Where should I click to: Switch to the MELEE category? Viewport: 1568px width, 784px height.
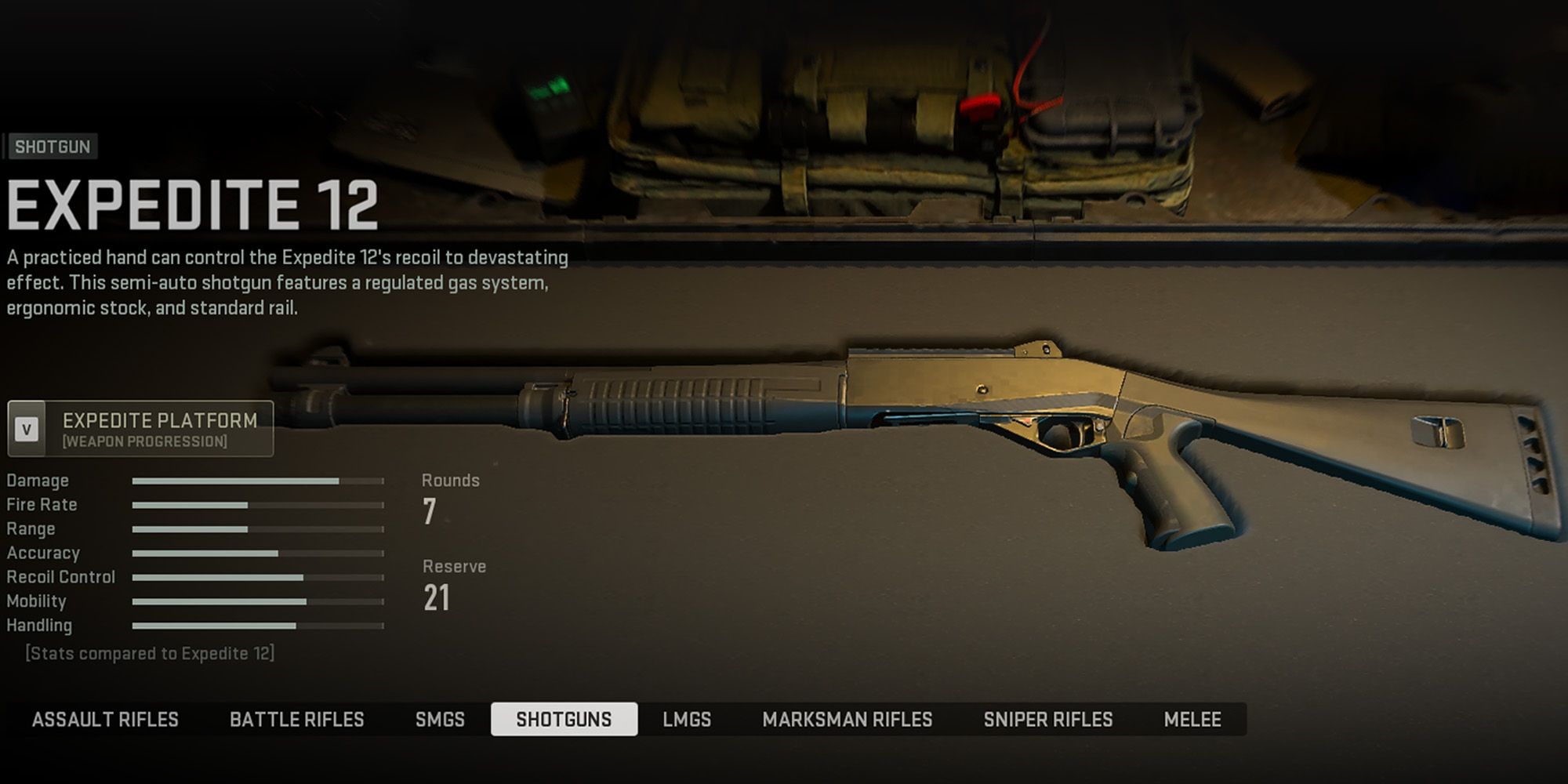(1192, 719)
